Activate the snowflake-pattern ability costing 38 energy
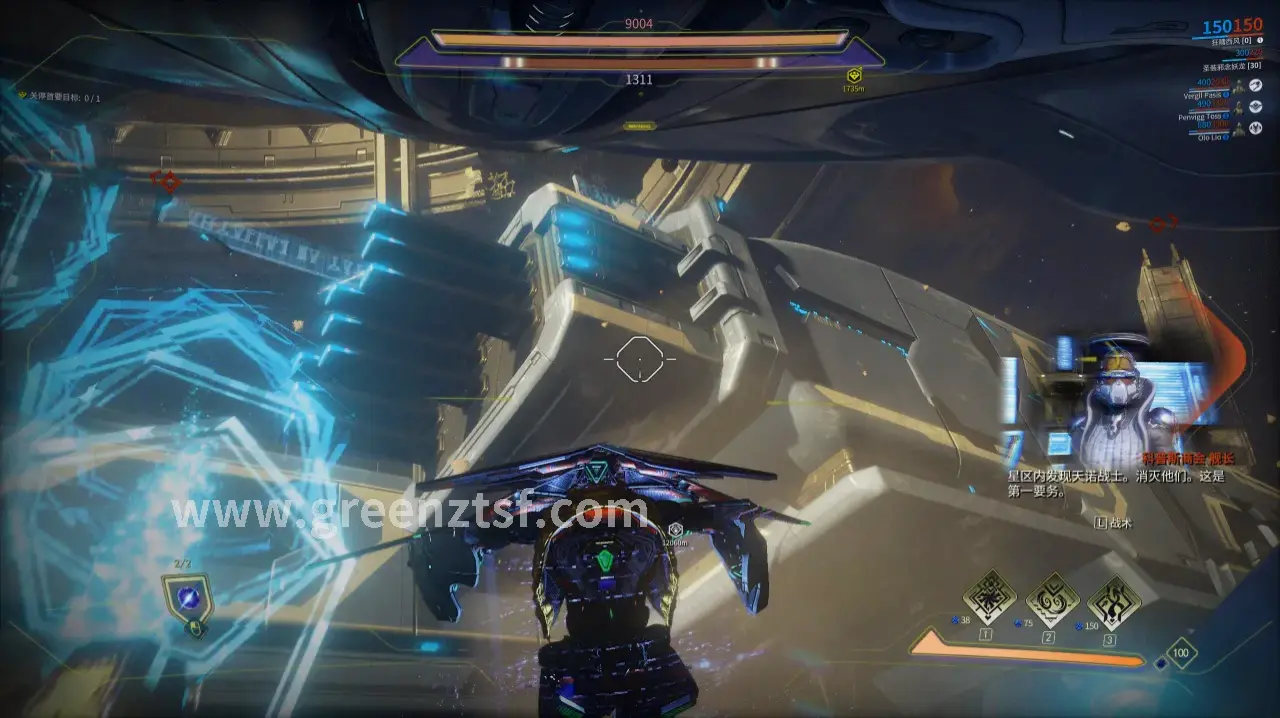Viewport: 1280px width, 718px height. pos(989,598)
